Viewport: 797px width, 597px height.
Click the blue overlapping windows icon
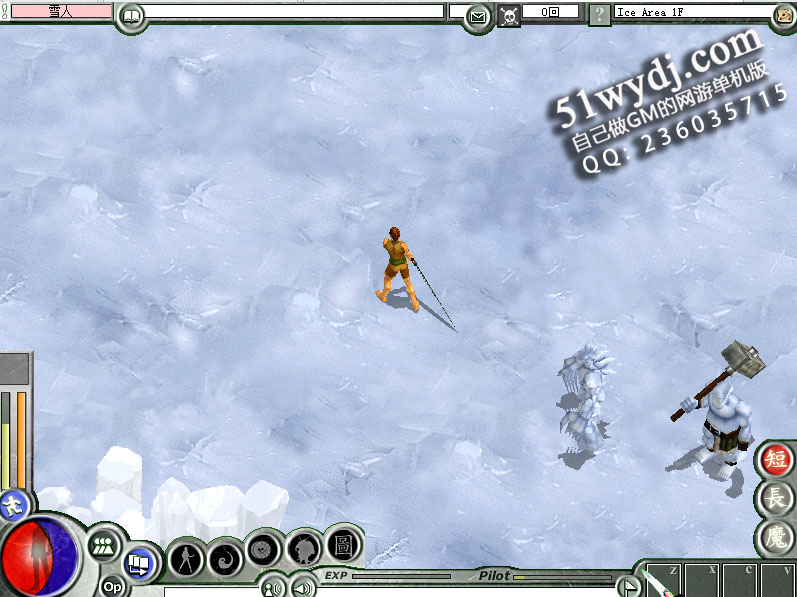pos(140,564)
